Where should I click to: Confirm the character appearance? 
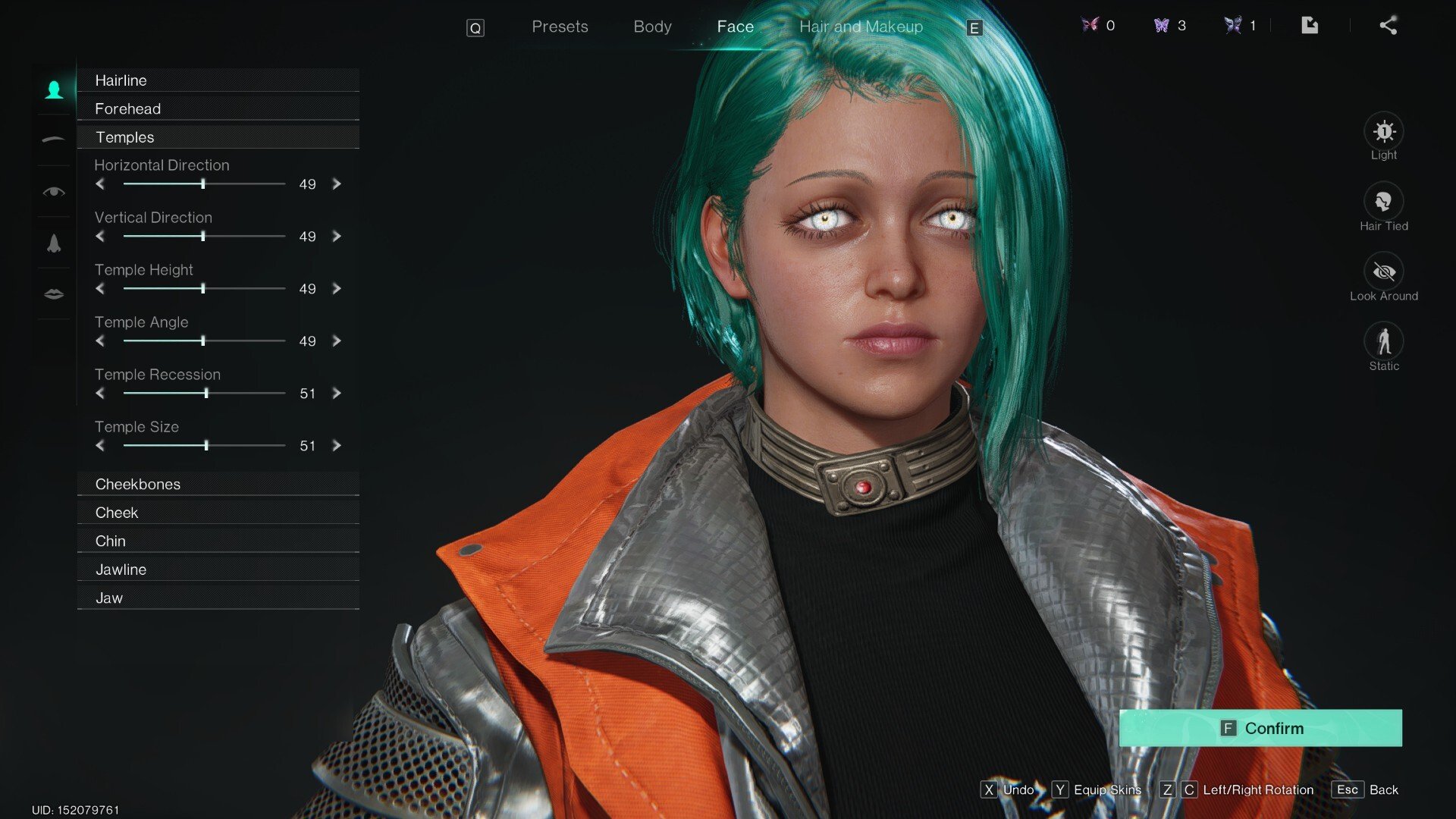pos(1260,728)
